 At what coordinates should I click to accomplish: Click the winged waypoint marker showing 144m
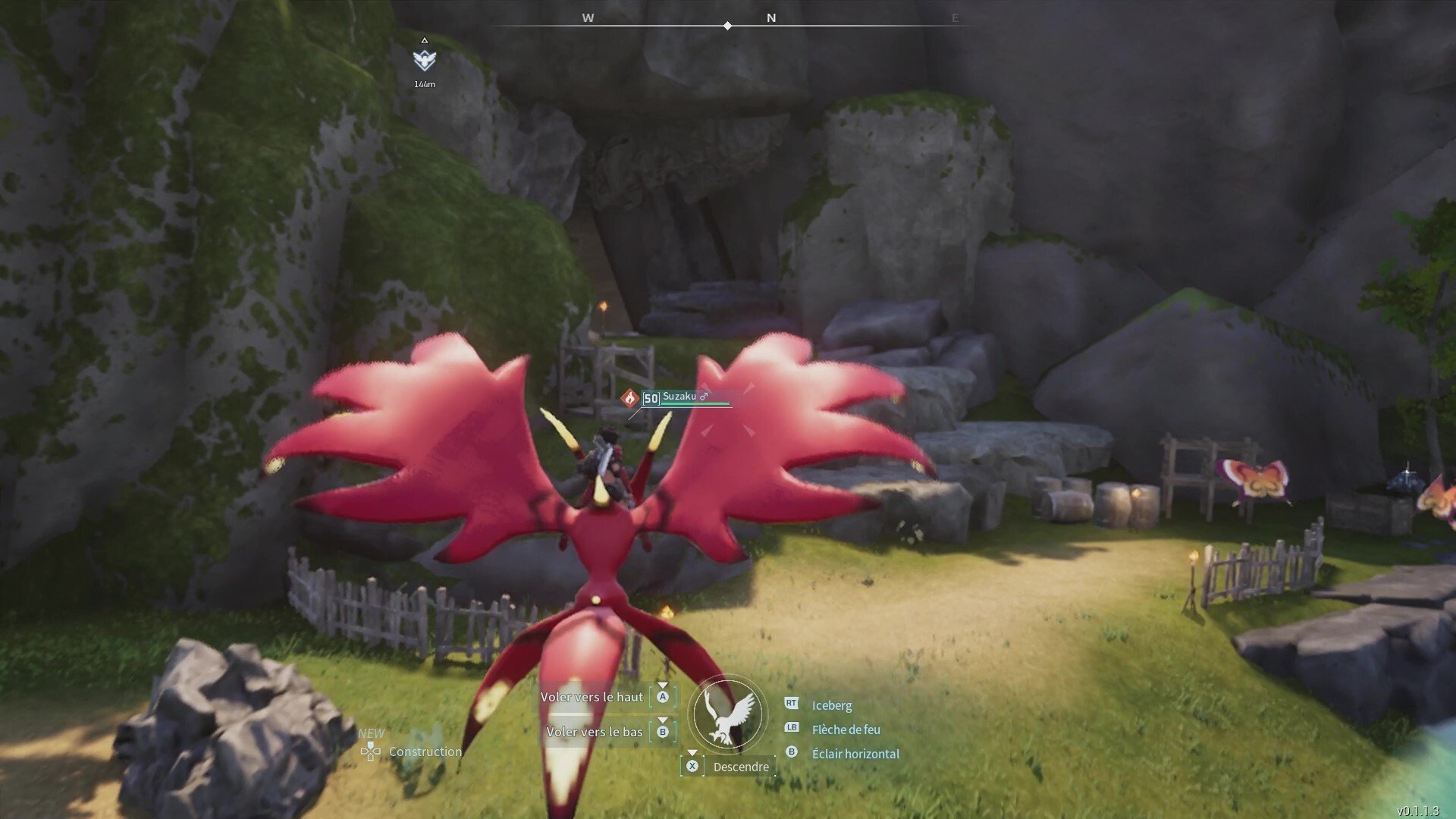[425, 58]
